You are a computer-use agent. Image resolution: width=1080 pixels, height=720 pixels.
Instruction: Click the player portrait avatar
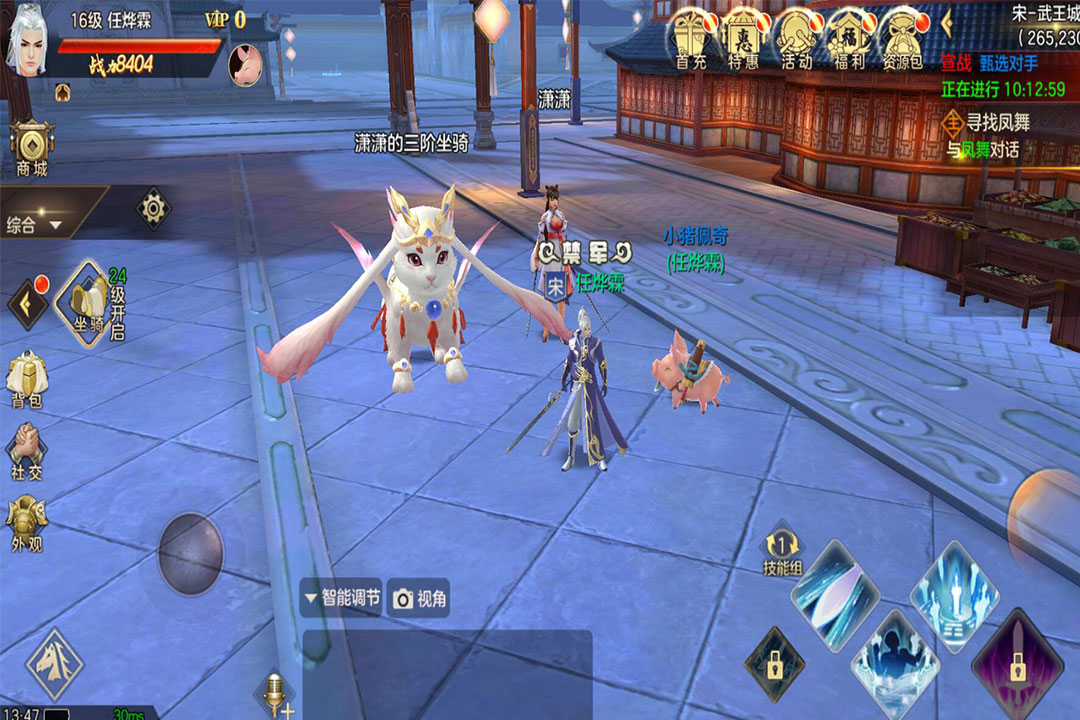(x=27, y=42)
